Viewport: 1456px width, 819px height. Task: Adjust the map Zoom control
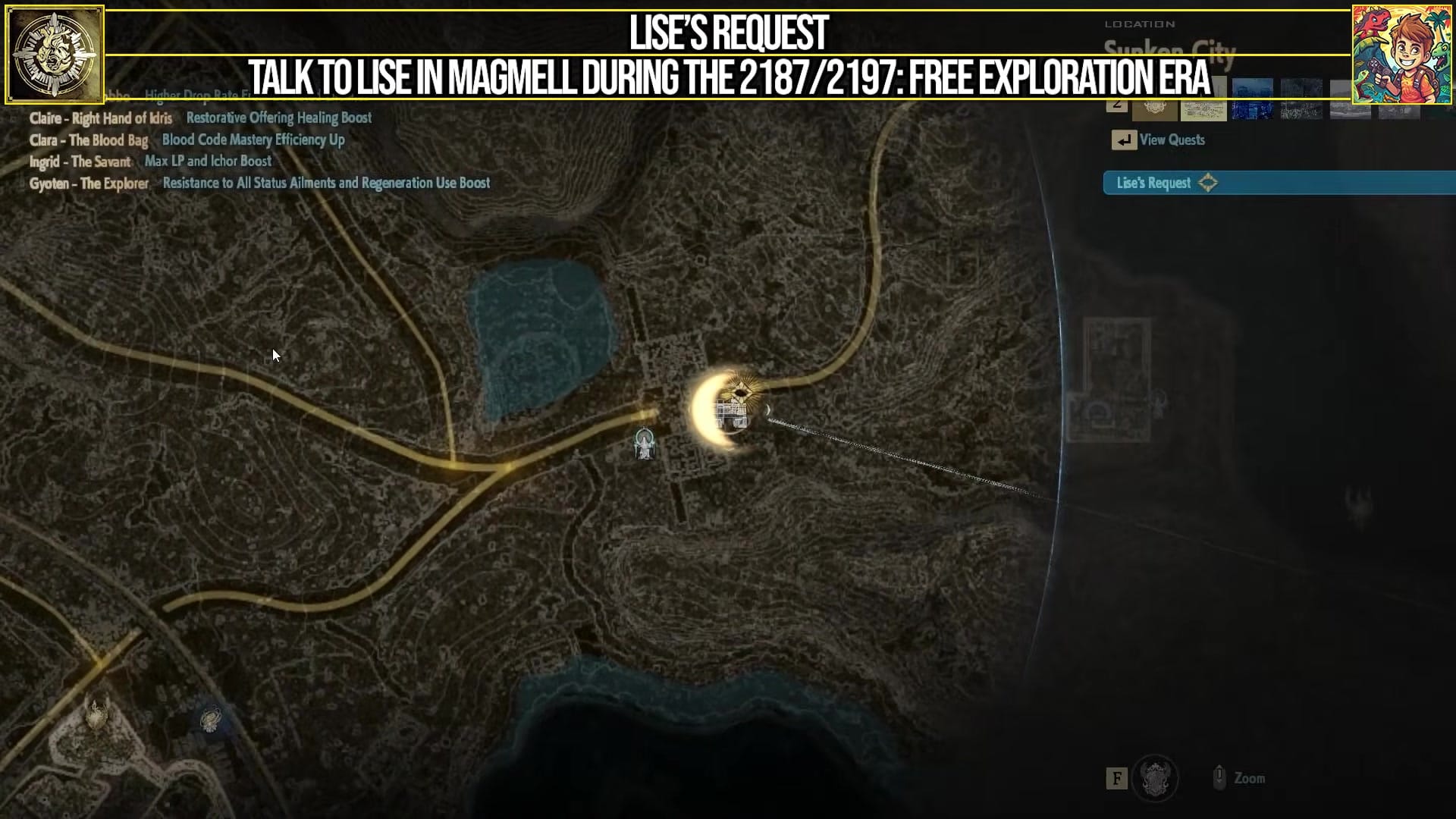[1247, 777]
